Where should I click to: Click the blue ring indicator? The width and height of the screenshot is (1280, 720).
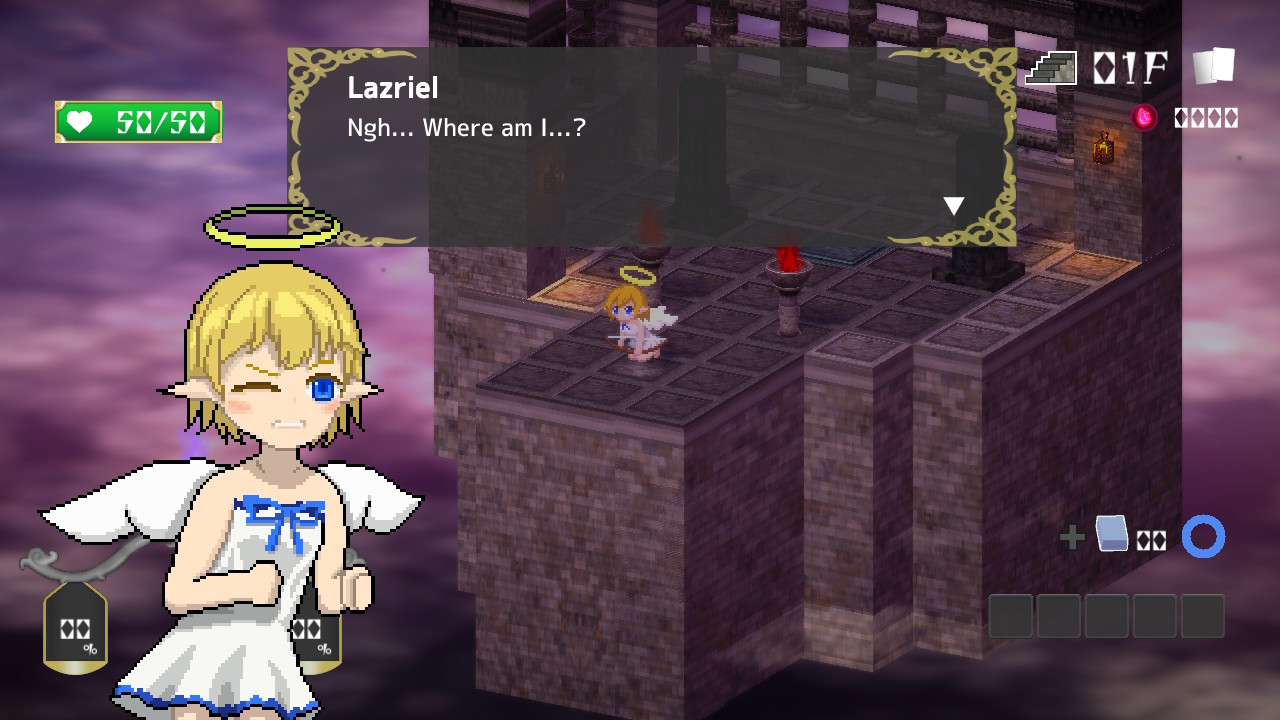coord(1203,536)
